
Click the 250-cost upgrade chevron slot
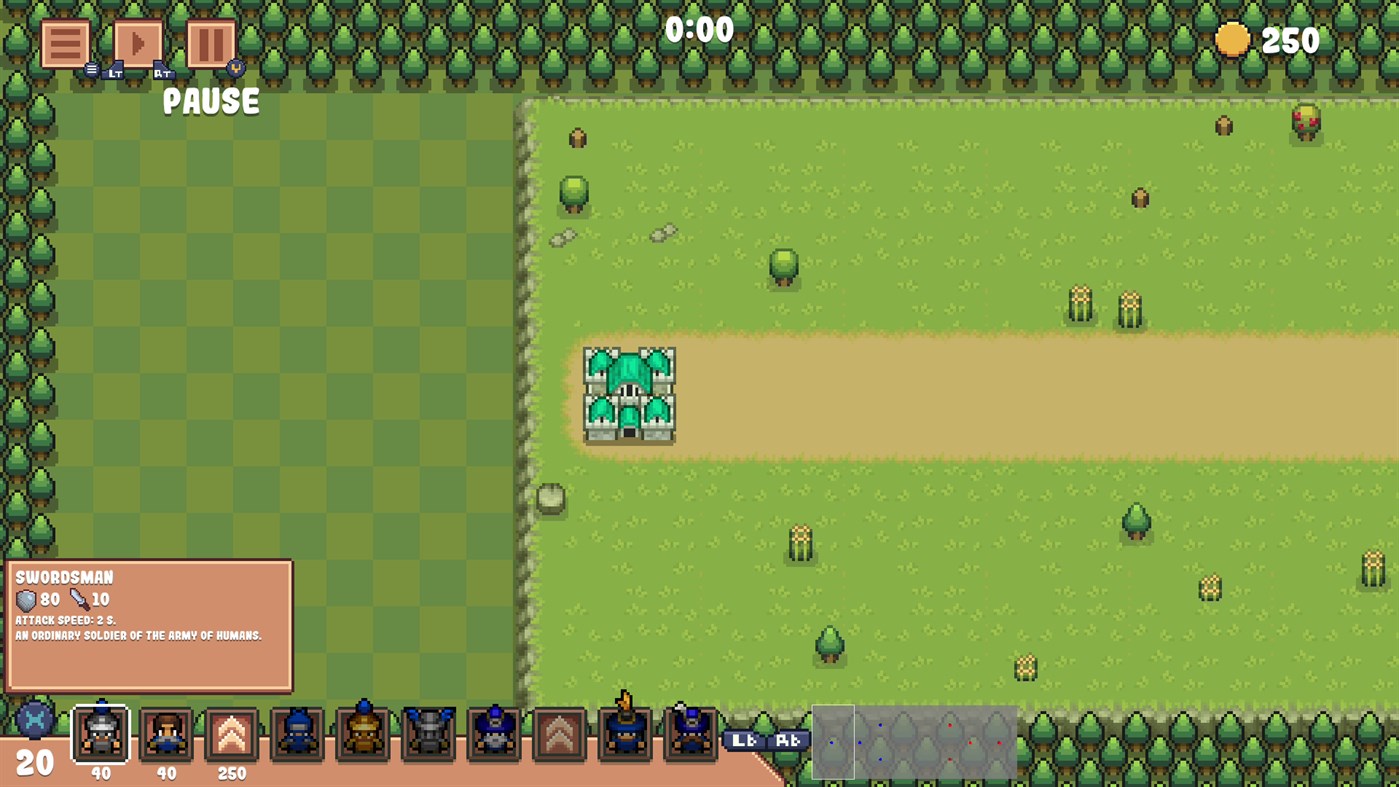pos(231,732)
